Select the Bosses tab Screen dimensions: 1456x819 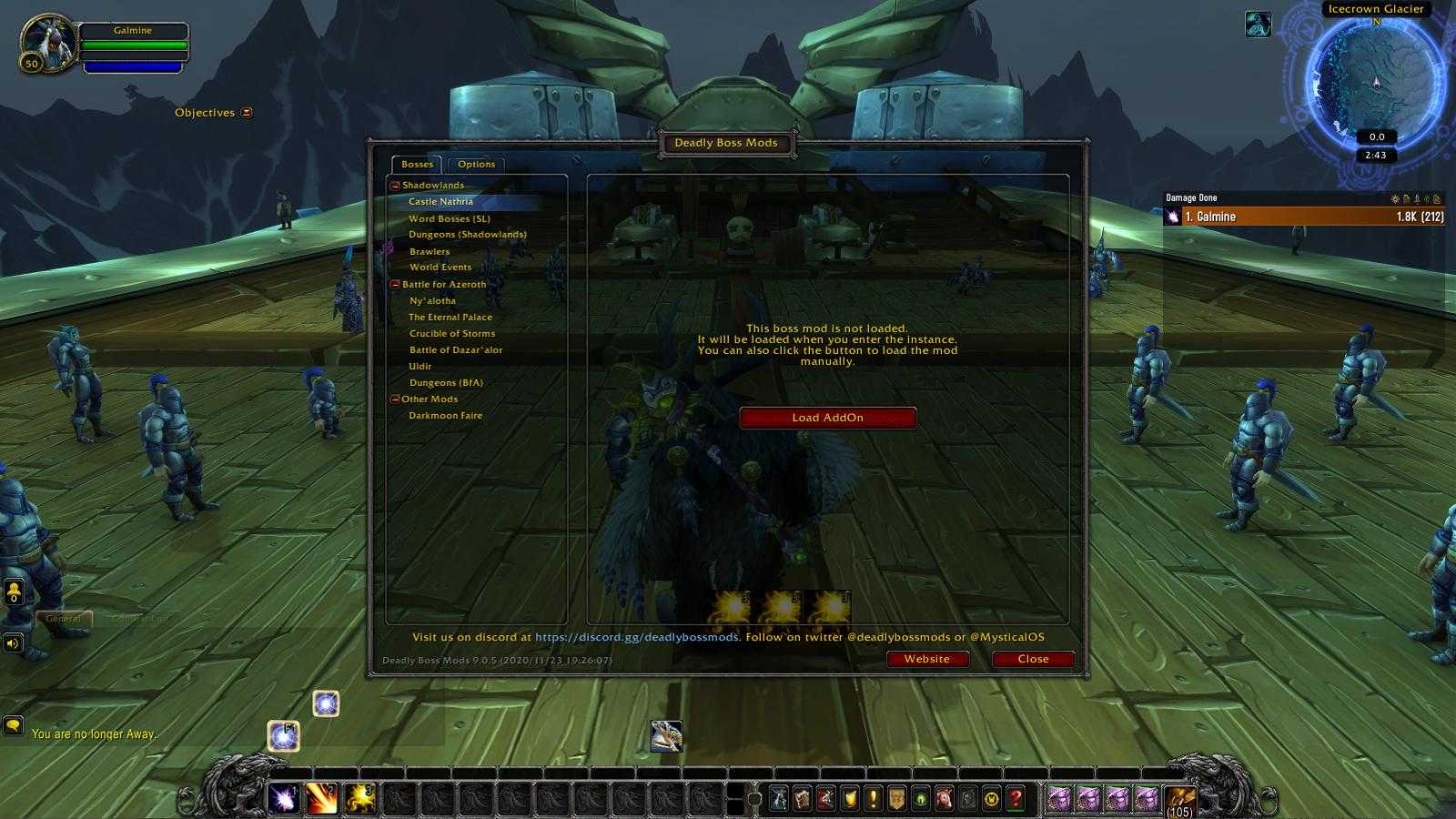coord(417,165)
